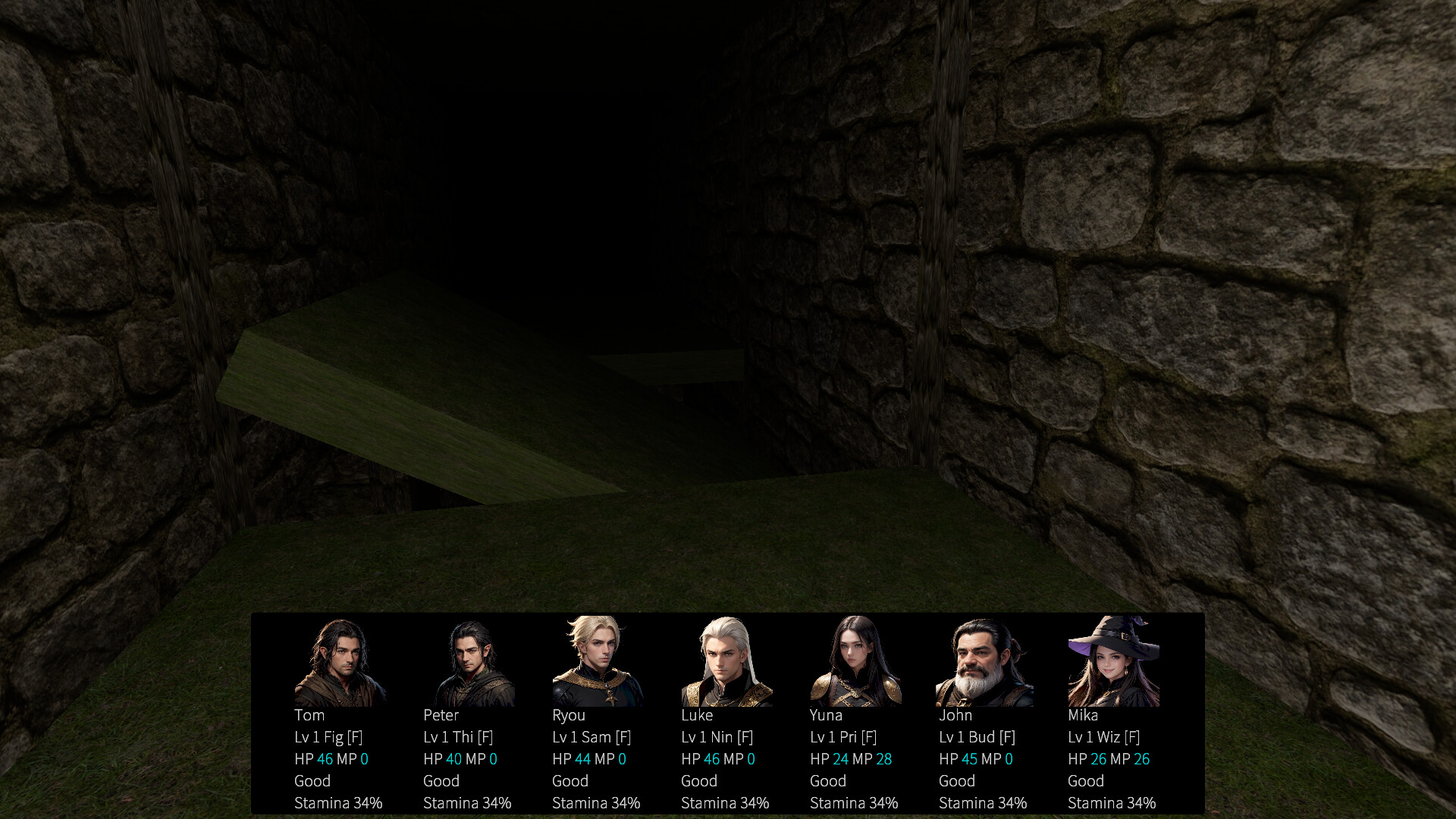Select John's character portrait
The width and height of the screenshot is (1456, 819).
tap(987, 661)
